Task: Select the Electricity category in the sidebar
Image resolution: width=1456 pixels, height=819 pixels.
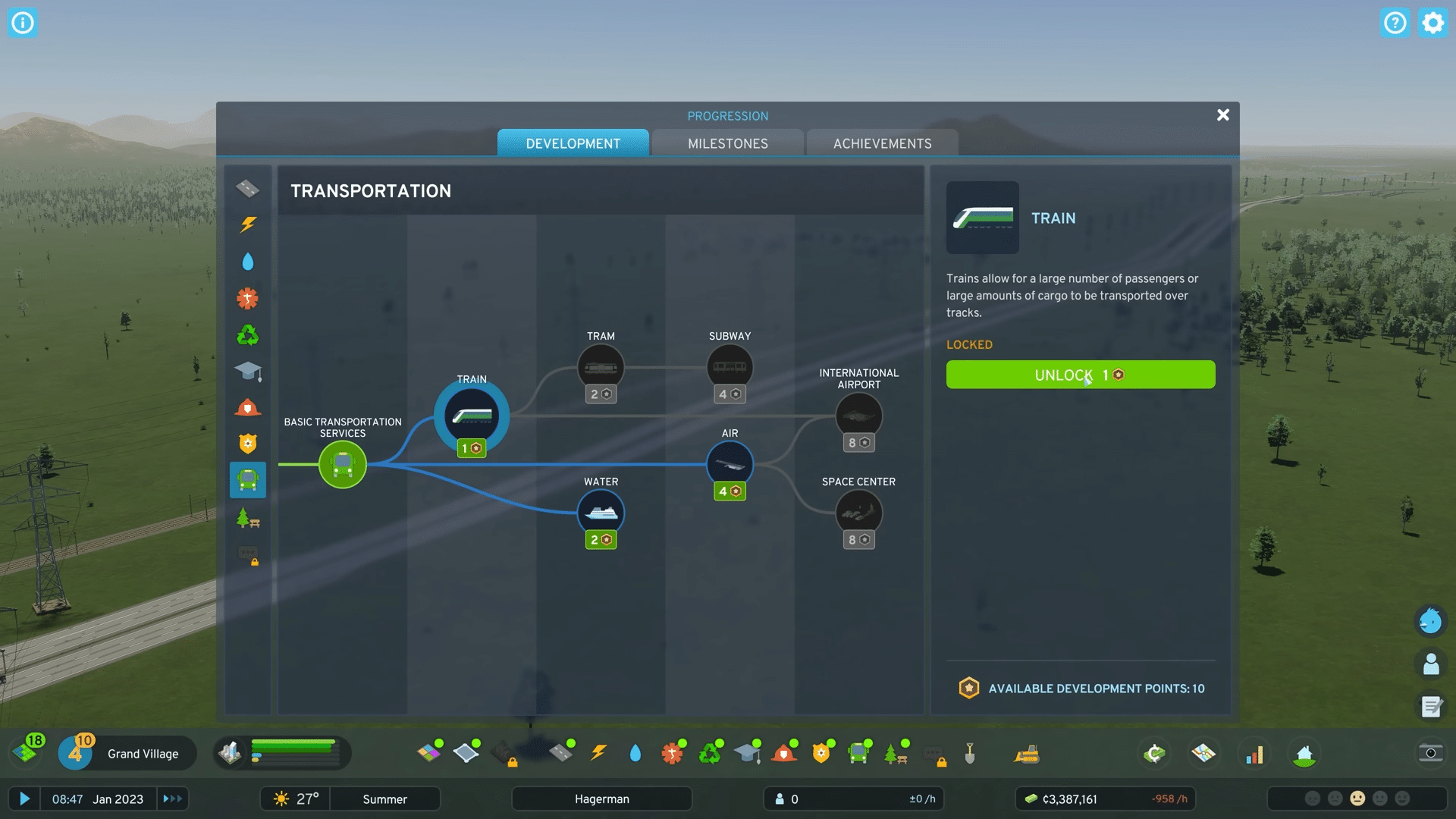Action: (x=248, y=224)
